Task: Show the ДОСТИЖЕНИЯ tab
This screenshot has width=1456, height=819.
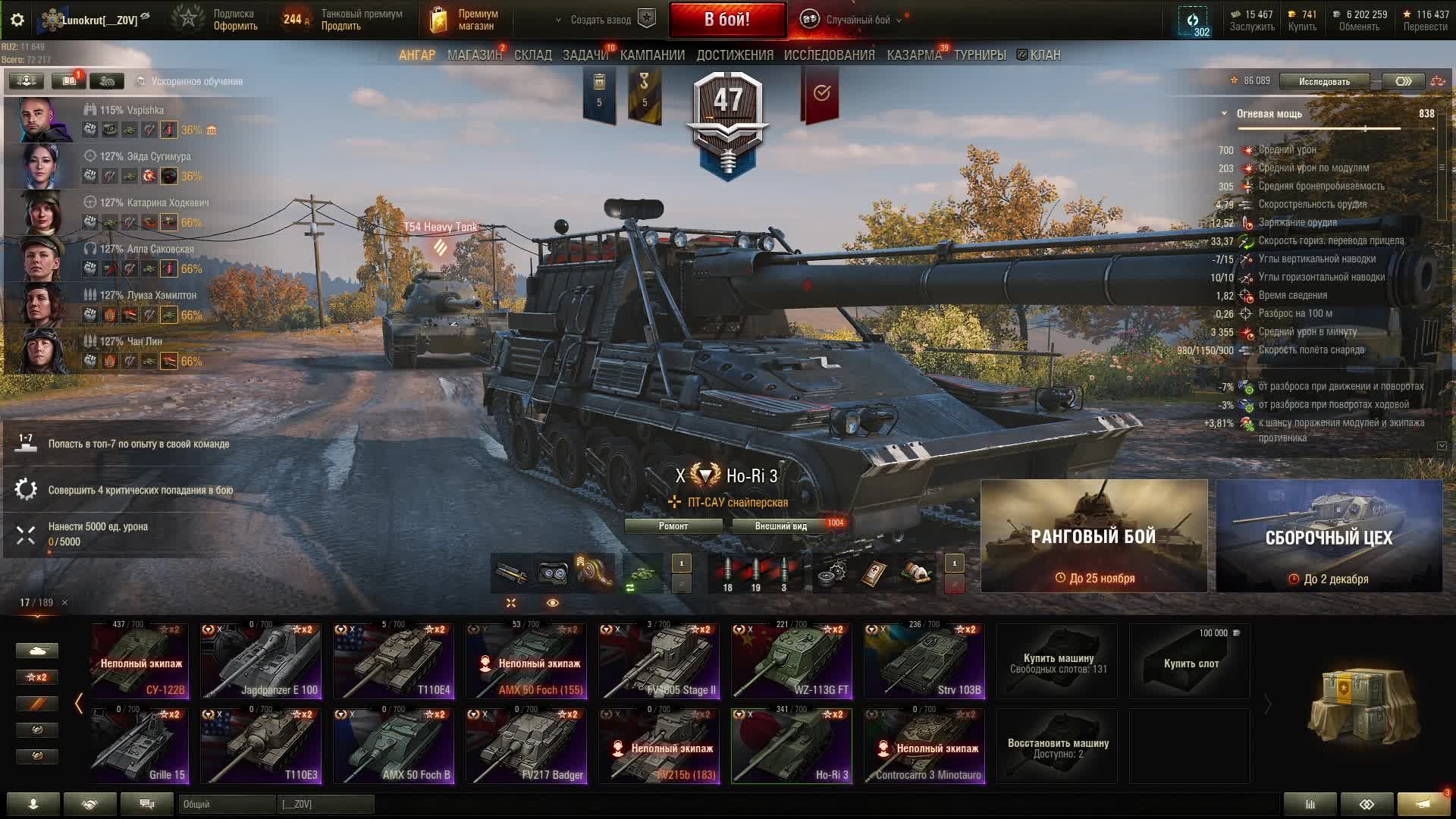Action: pyautogui.click(x=734, y=55)
